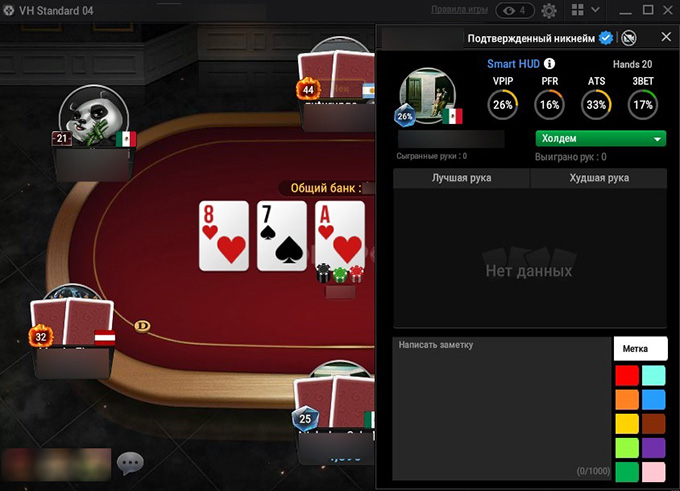Image resolution: width=680 pixels, height=491 pixels.
Task: Switch to the Худшая рука tab
Action: click(x=598, y=178)
